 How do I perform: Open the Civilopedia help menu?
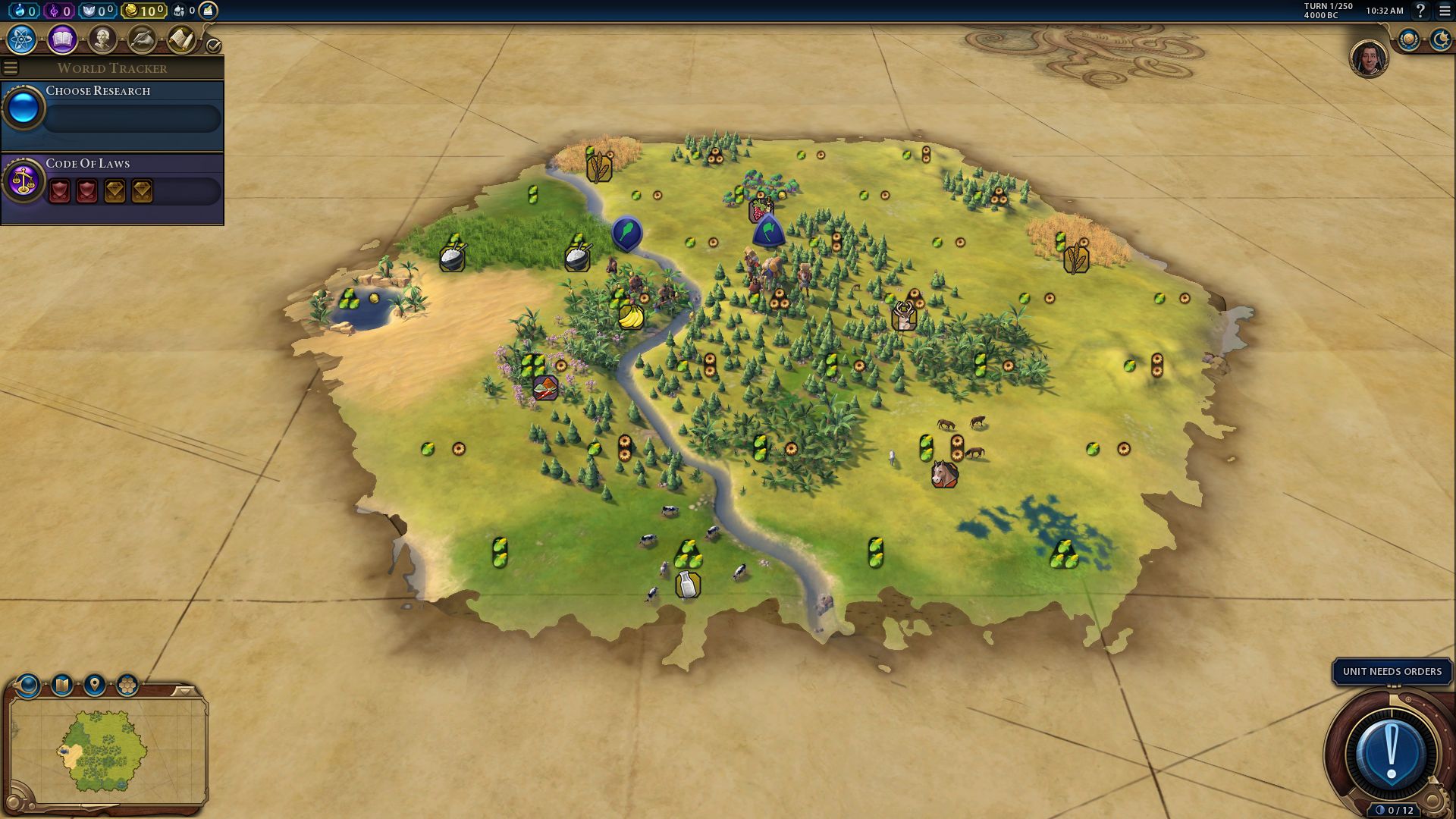[x=1420, y=11]
